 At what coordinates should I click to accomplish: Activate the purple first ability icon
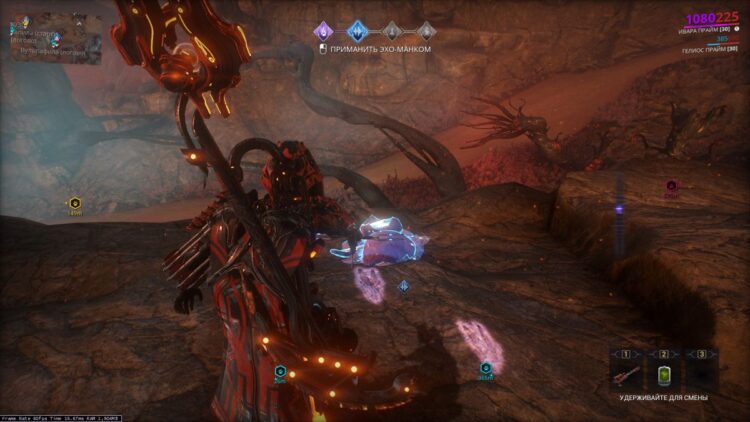click(323, 30)
